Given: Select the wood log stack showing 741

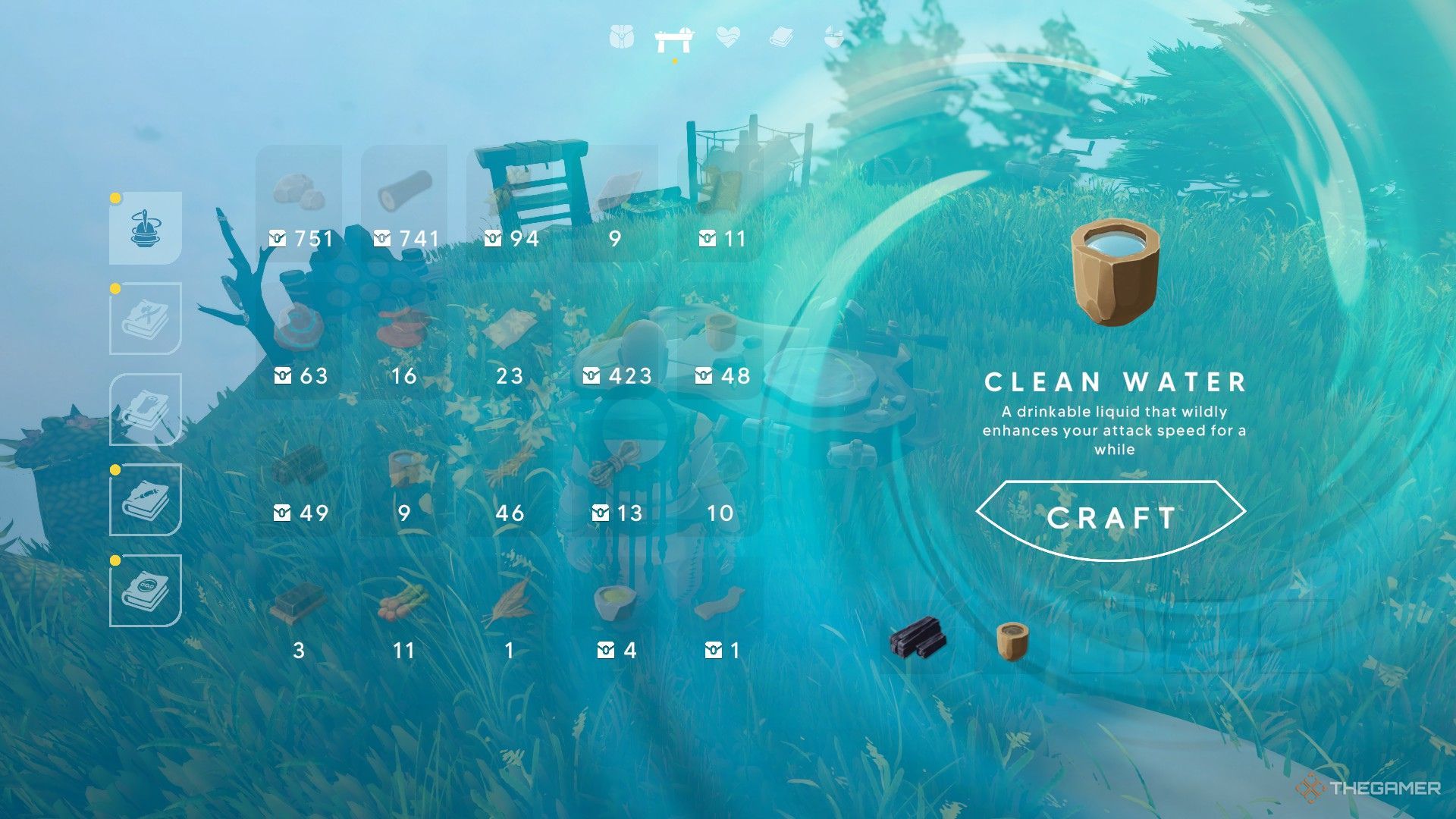Looking at the screenshot, I should click(407, 188).
